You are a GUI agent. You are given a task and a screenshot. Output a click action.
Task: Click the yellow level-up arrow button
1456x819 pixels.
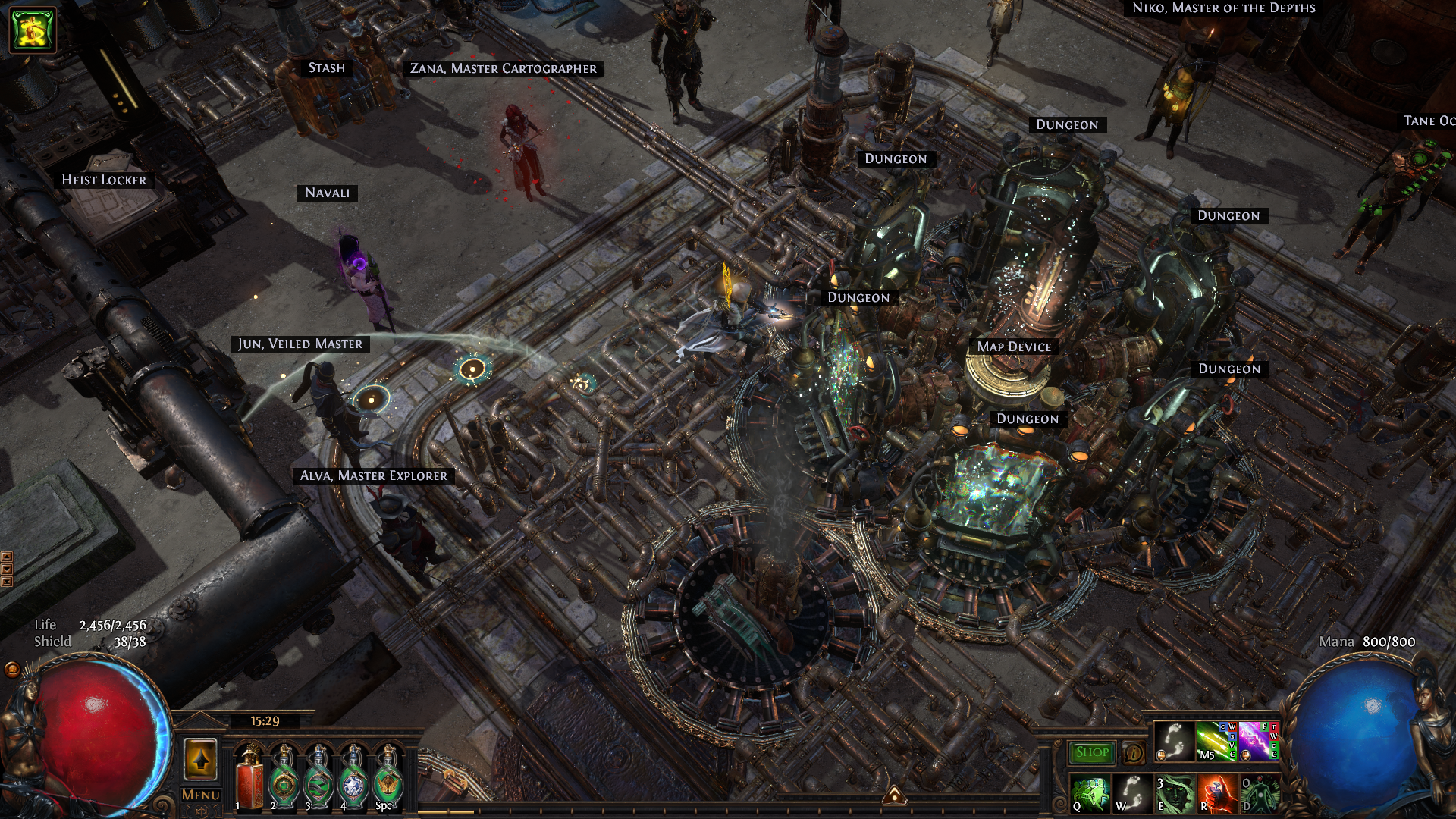click(201, 759)
